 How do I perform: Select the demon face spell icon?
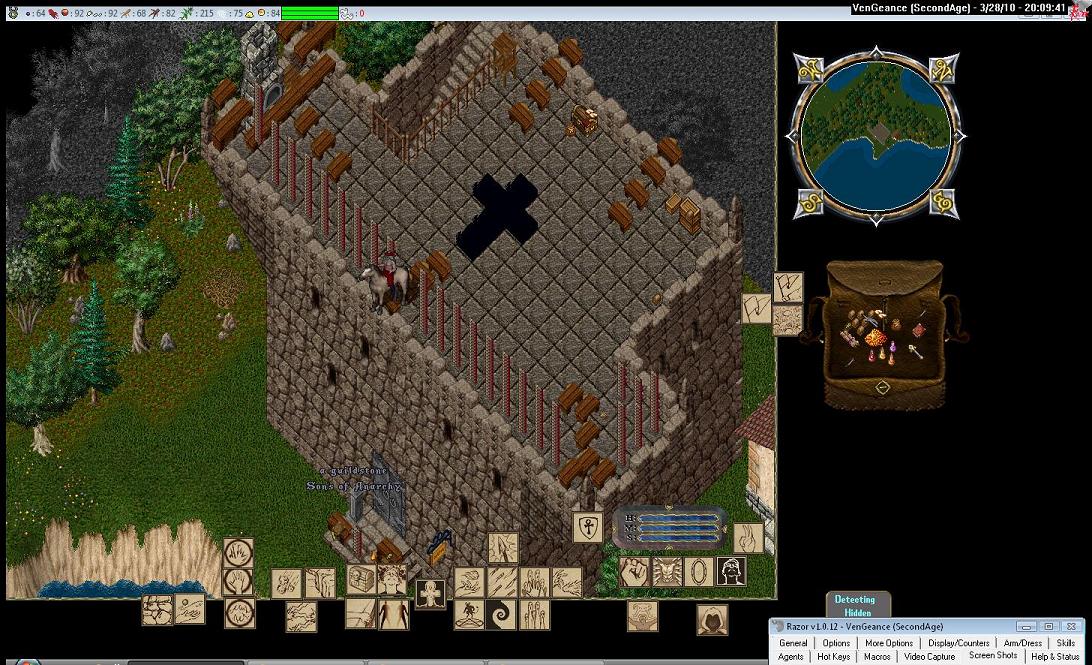pos(666,572)
